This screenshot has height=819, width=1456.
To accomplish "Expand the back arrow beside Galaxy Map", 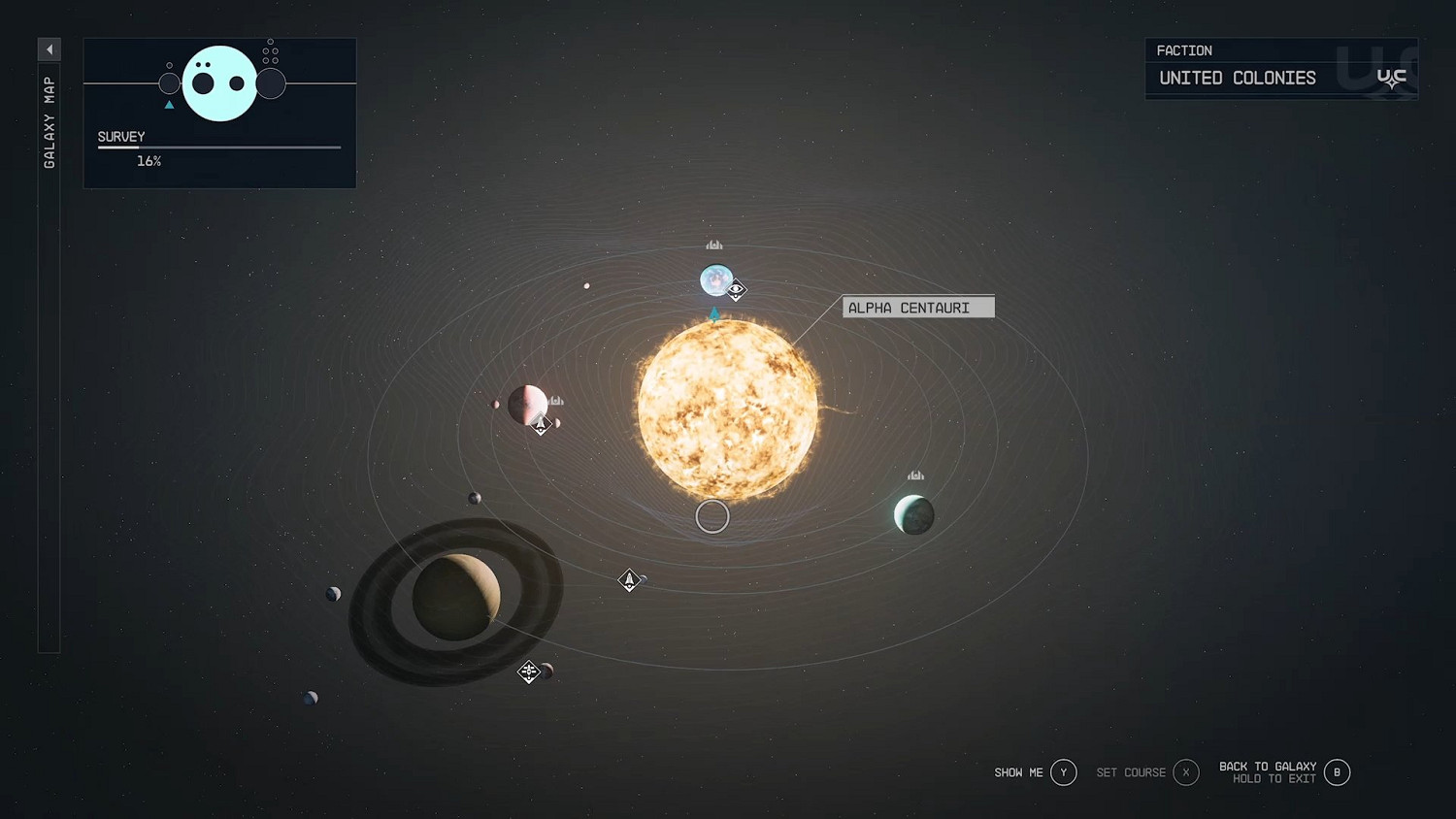I will (50, 49).
